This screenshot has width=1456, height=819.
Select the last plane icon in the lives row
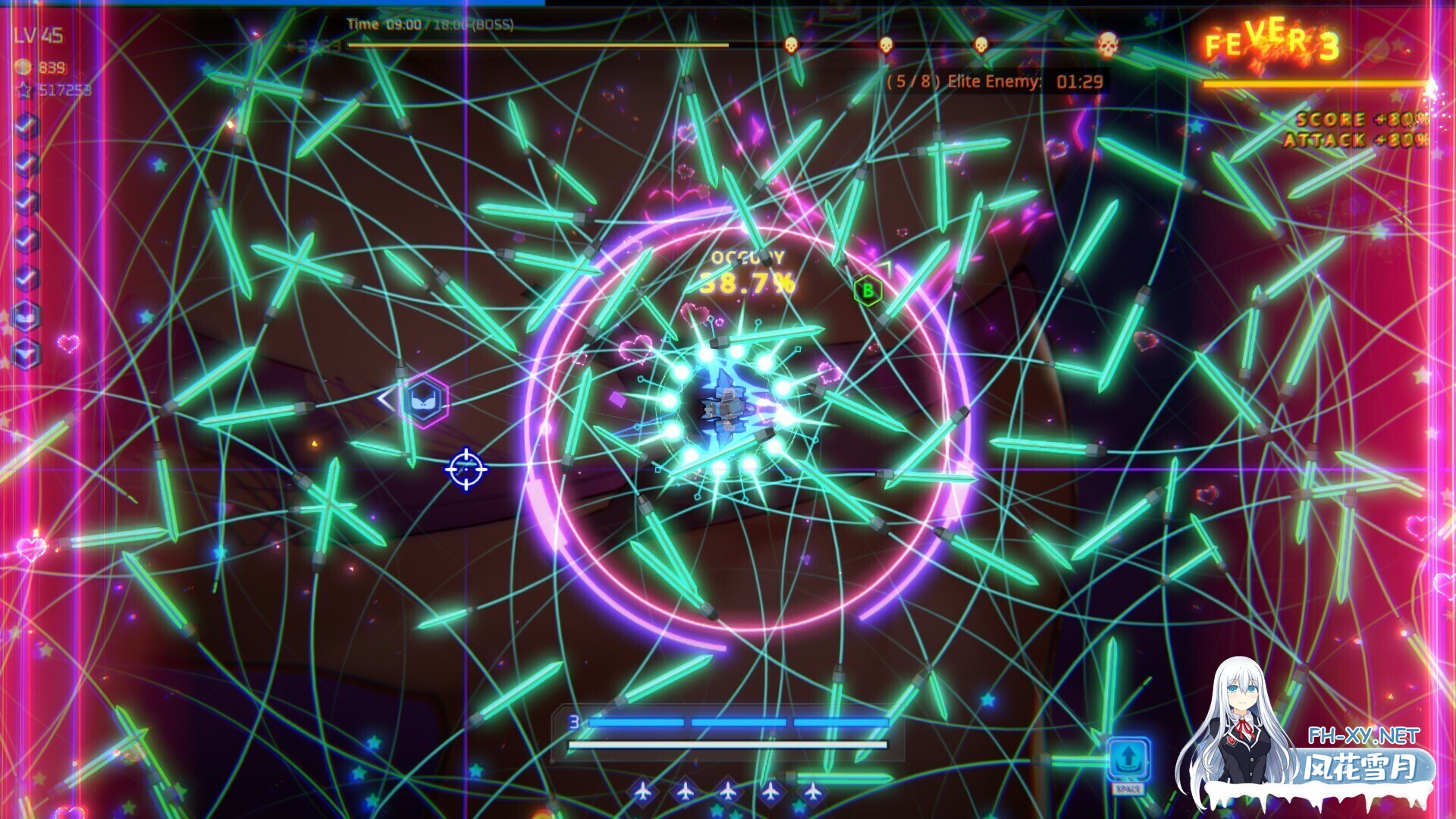point(812,791)
